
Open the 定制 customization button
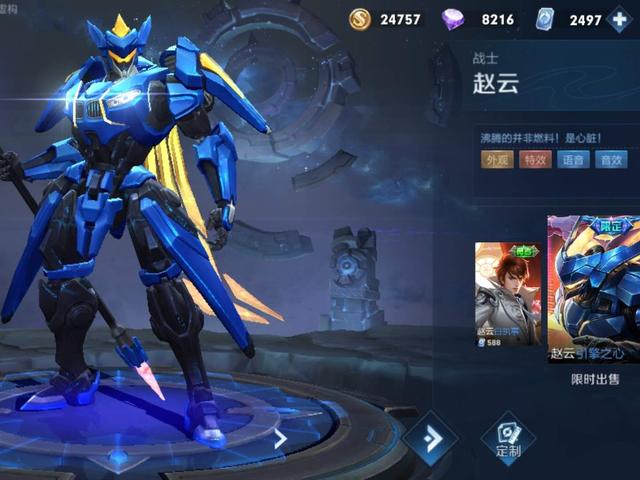[507, 438]
